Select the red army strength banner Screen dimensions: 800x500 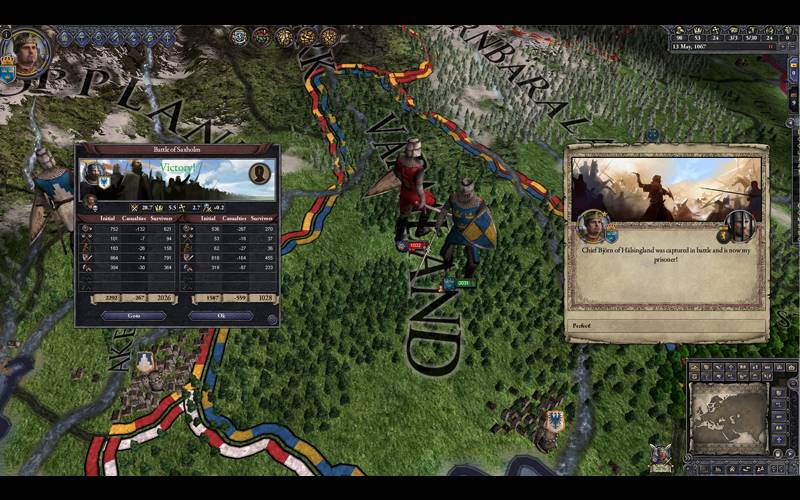[x=415, y=245]
